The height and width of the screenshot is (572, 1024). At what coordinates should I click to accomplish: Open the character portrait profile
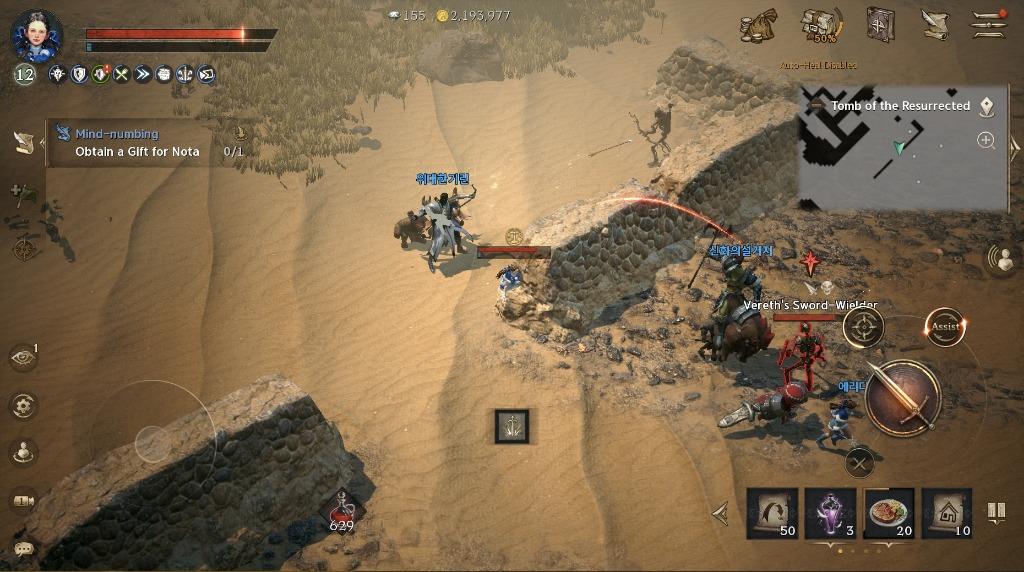click(x=36, y=35)
